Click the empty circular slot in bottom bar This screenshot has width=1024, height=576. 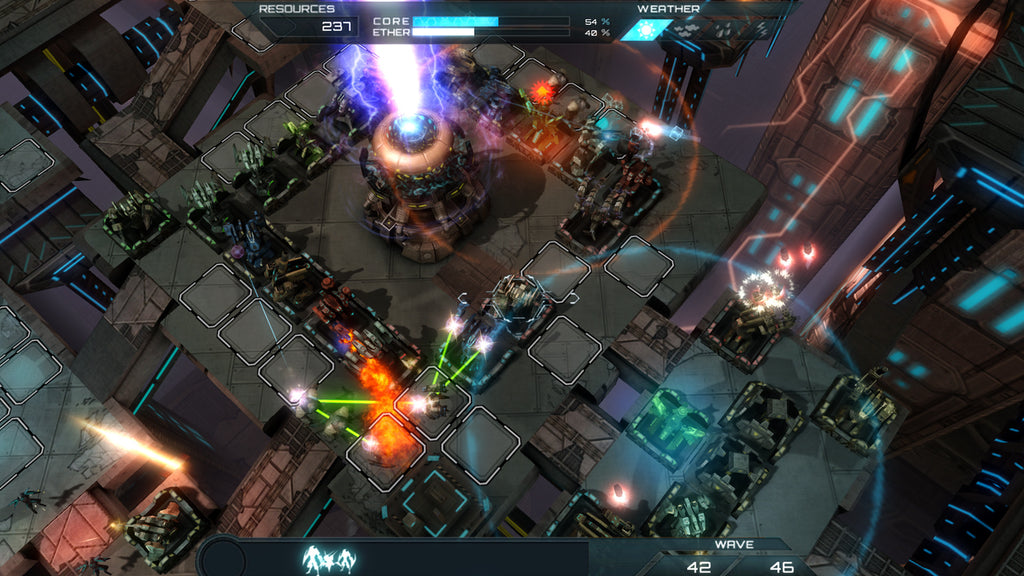224,558
